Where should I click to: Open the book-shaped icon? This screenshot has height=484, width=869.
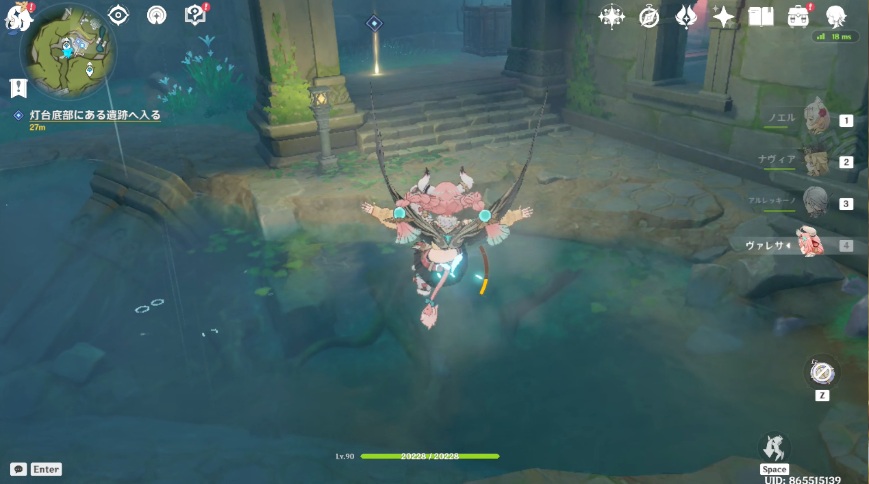coord(761,16)
